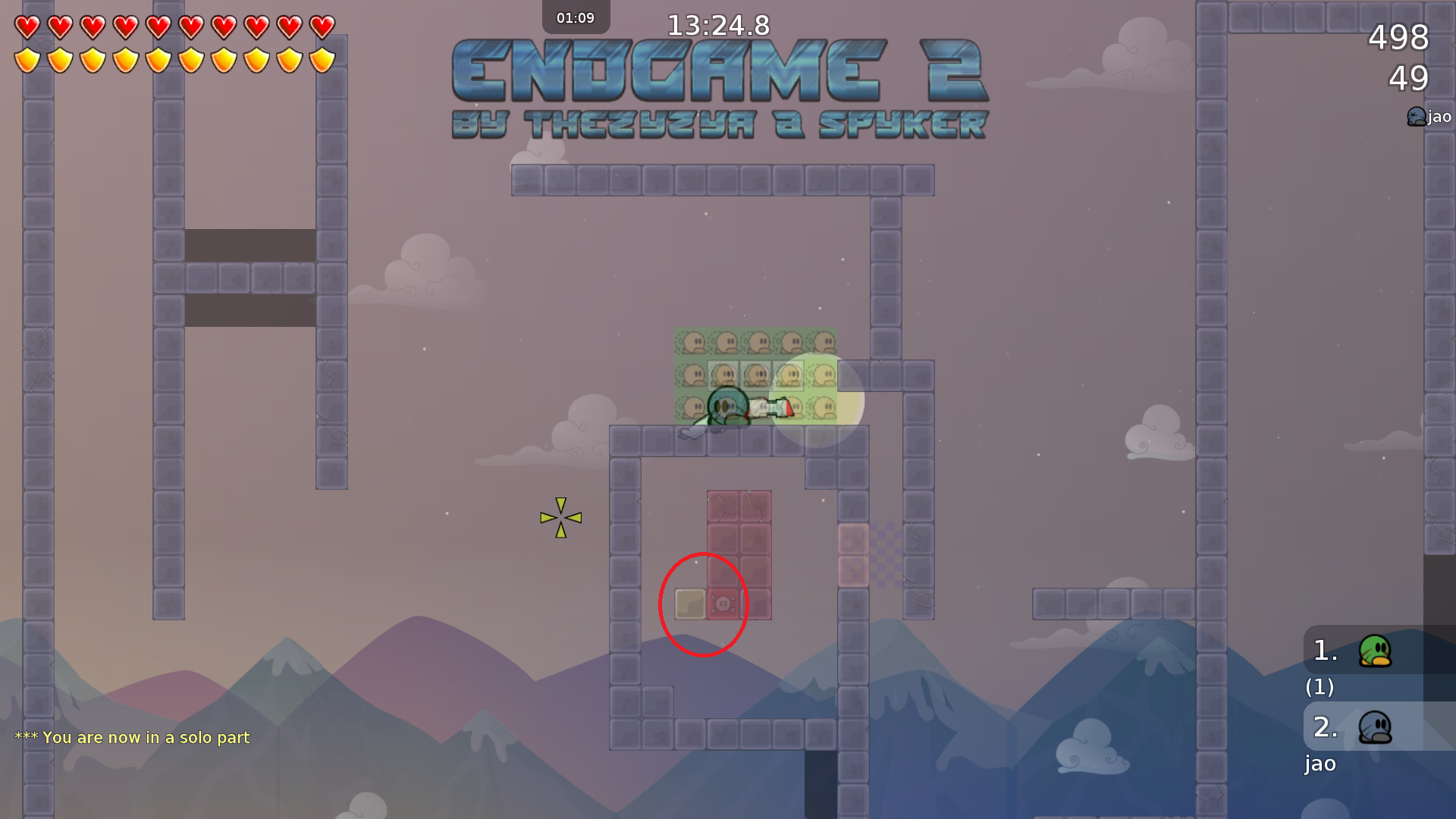Click the first red heart icon
1456x819 pixels.
(27, 26)
